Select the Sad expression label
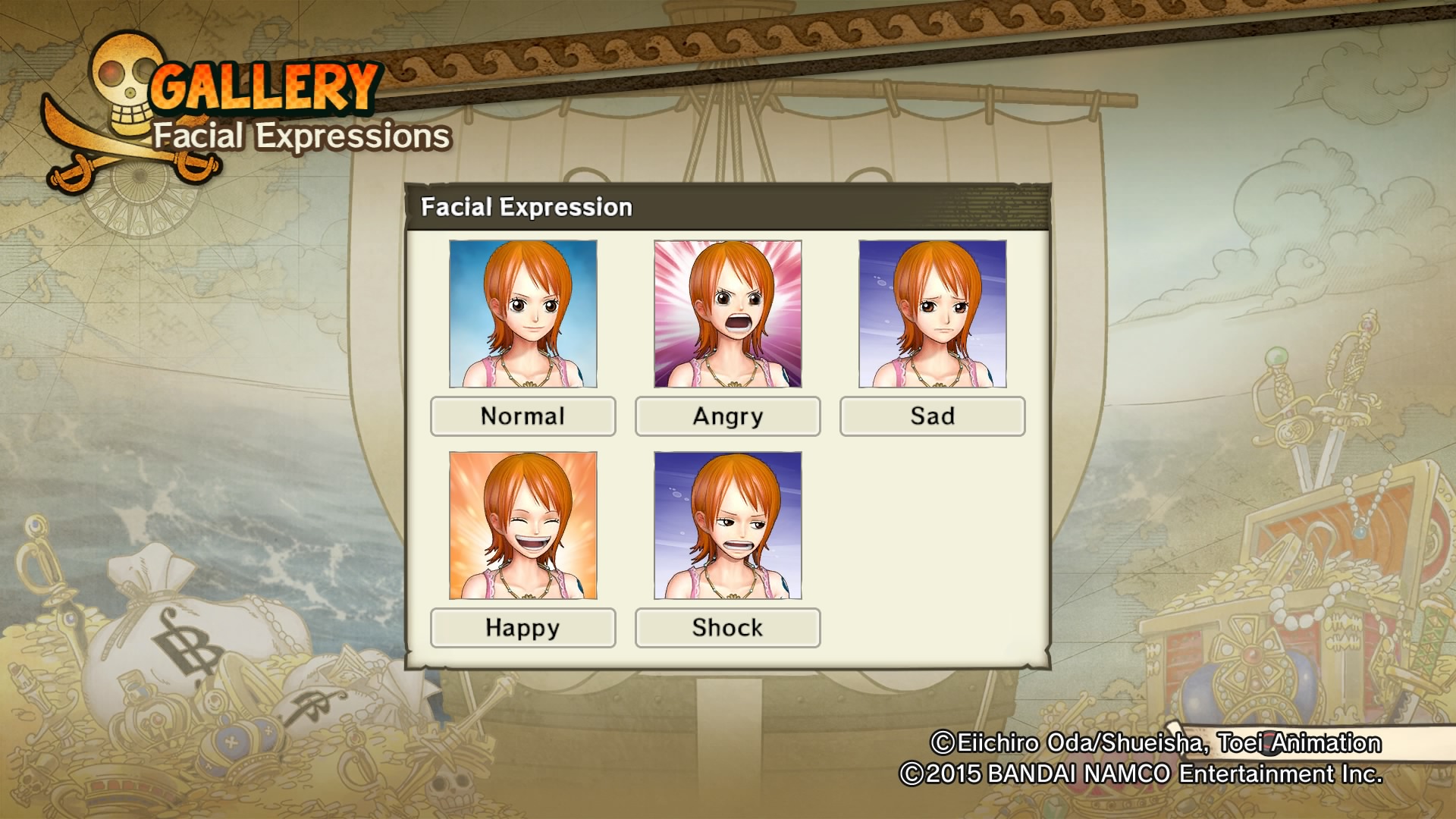Image resolution: width=1456 pixels, height=819 pixels. [931, 416]
